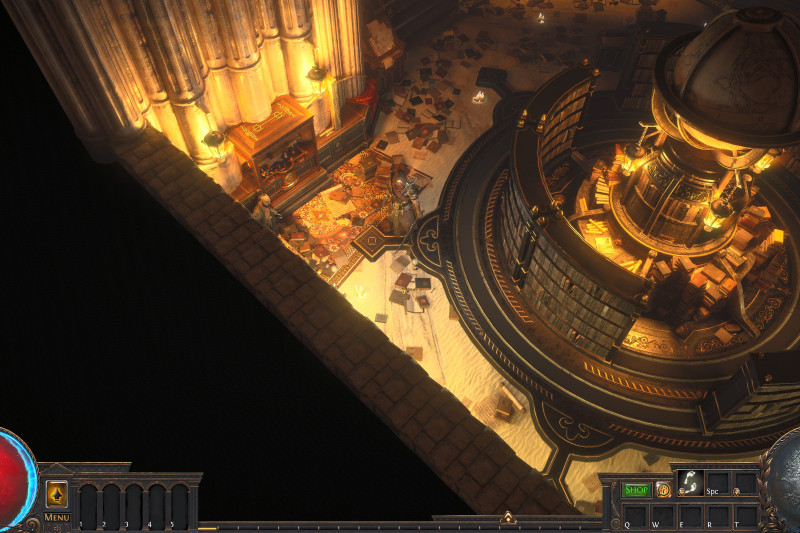Screen dimensions: 800x533
Task: Open the green Shop button
Action: 636,490
